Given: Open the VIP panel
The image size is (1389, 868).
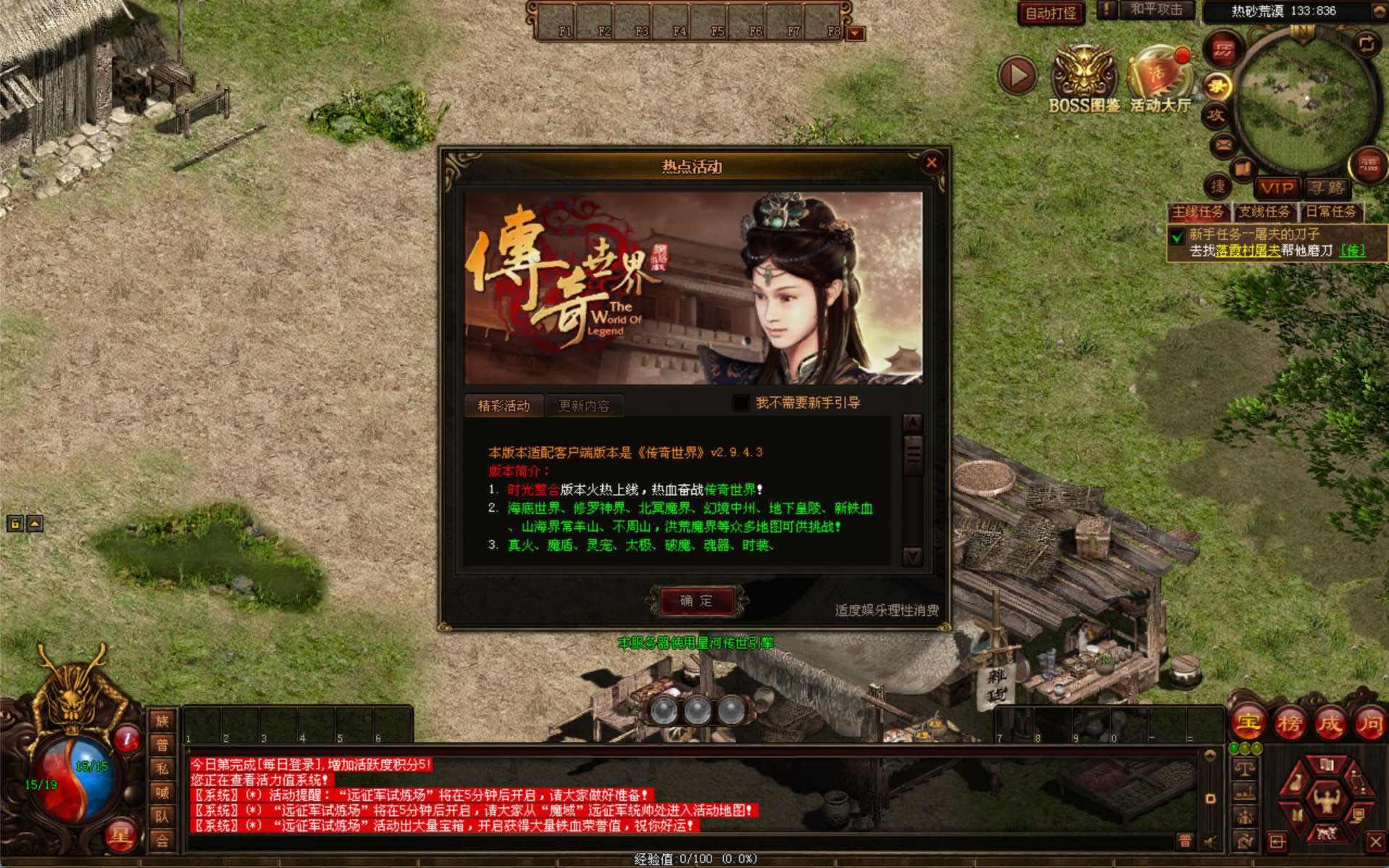Looking at the screenshot, I should click(x=1277, y=188).
